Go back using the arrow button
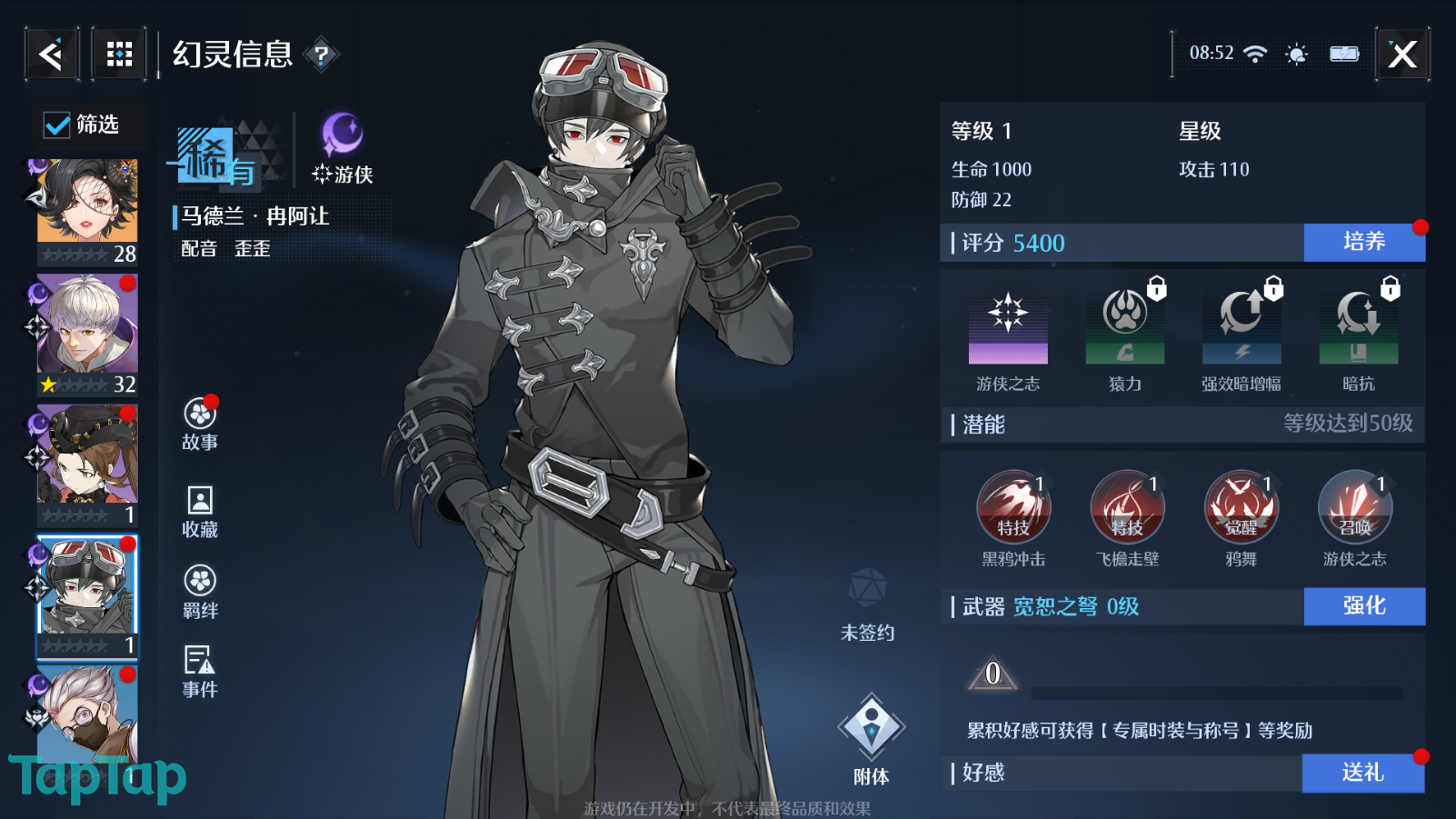Viewport: 1456px width, 819px height. (x=52, y=55)
